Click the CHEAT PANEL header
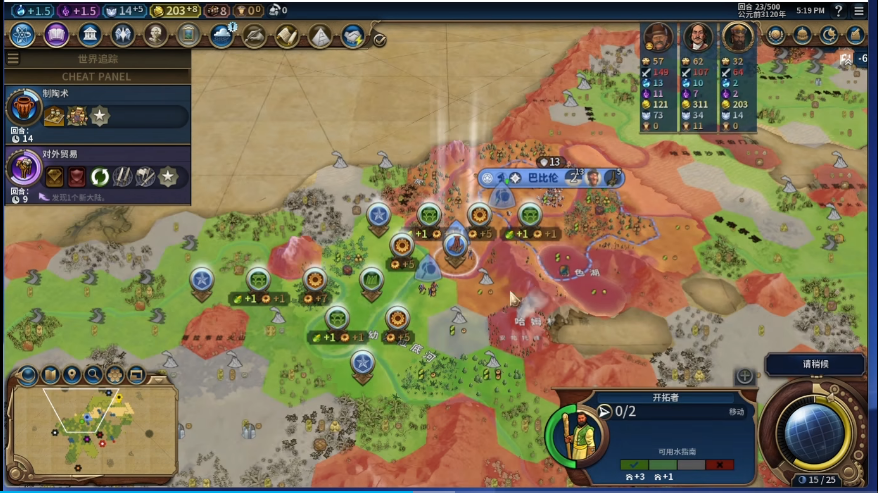 tap(96, 76)
